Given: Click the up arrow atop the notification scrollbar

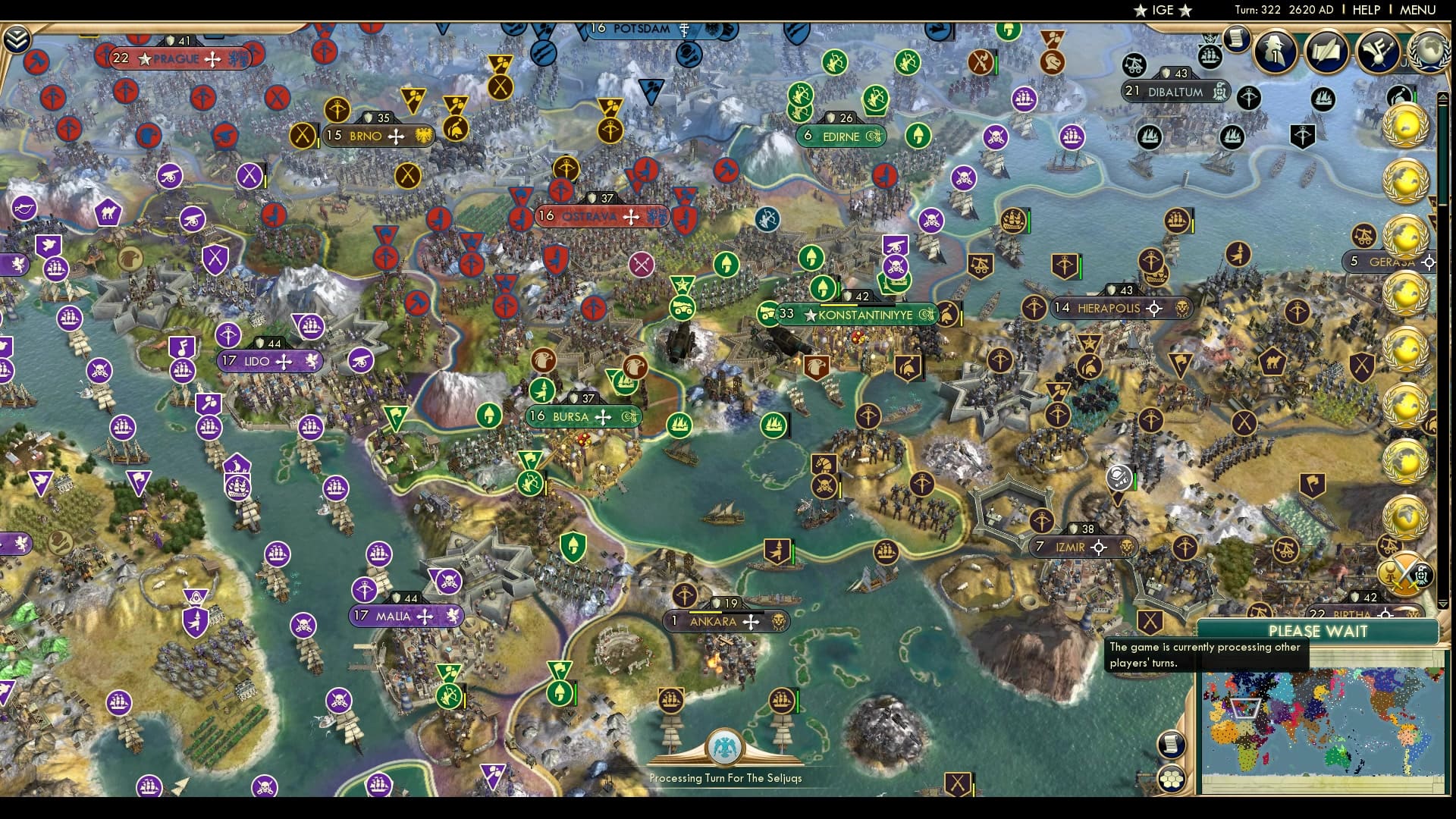Looking at the screenshot, I should (x=1444, y=97).
